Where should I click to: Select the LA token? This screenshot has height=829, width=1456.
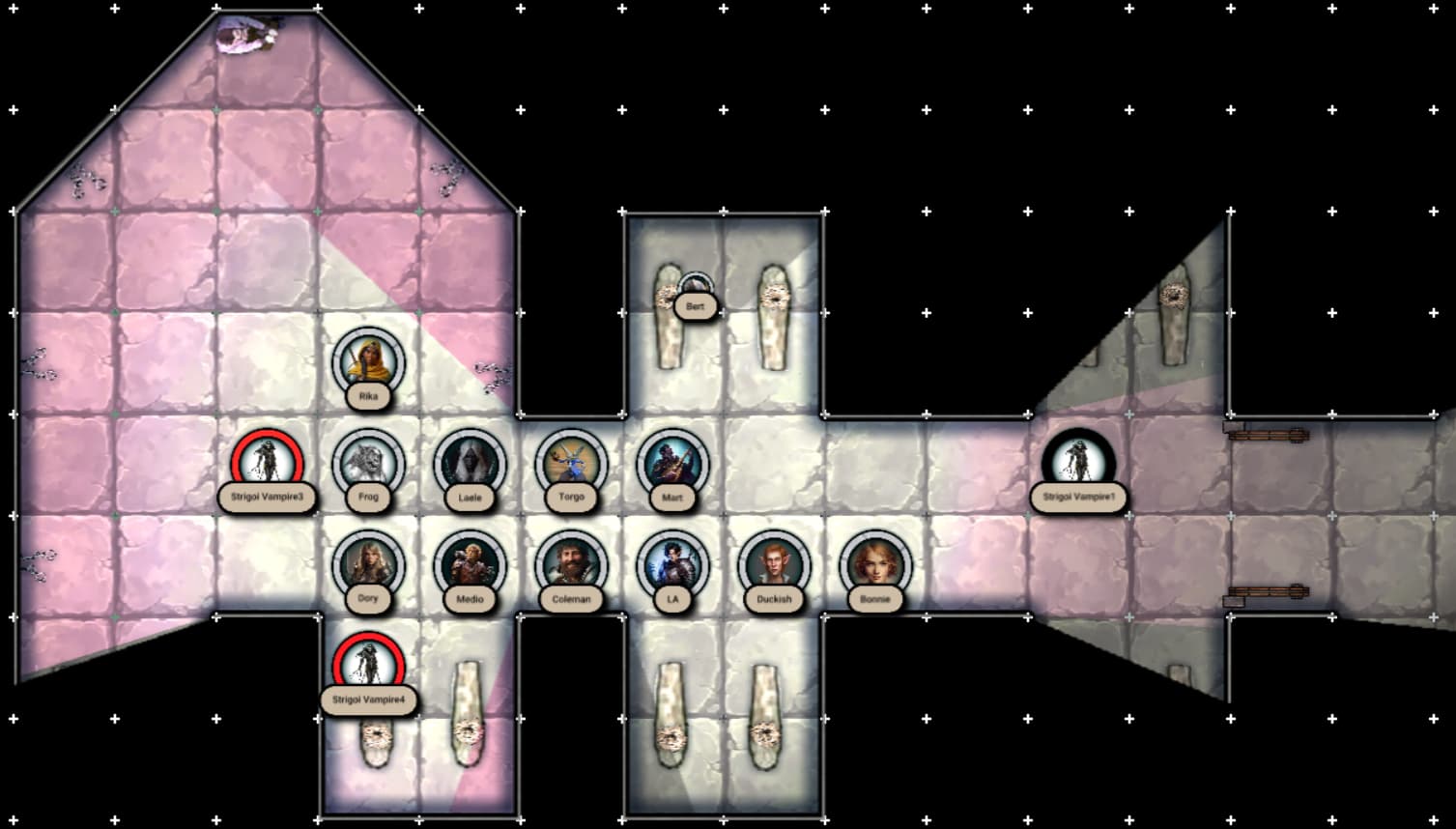coord(672,565)
